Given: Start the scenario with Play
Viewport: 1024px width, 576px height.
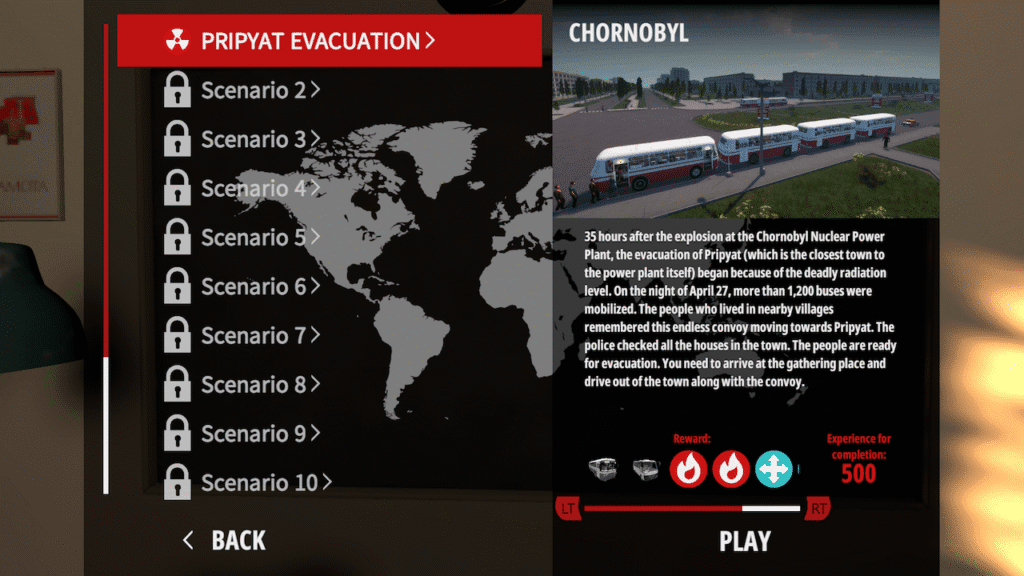Looking at the screenshot, I should (745, 541).
